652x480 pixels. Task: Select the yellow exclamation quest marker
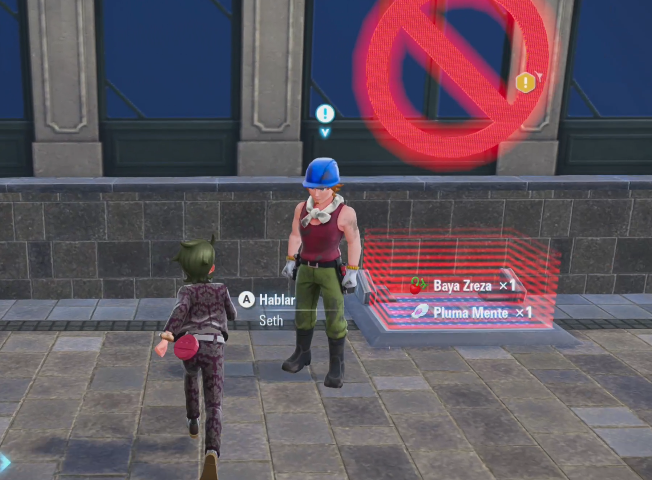click(525, 83)
